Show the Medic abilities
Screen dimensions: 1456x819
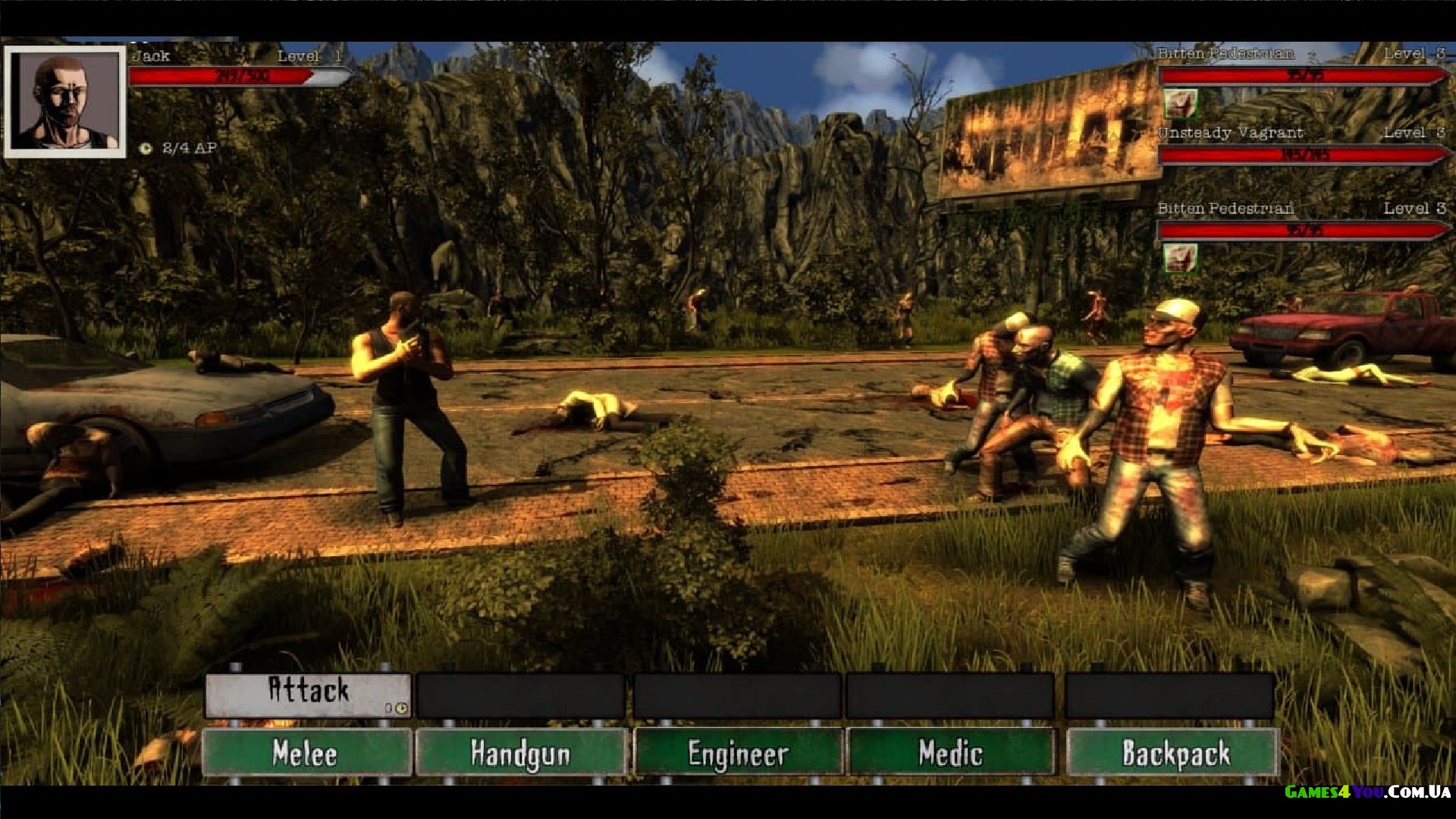950,753
